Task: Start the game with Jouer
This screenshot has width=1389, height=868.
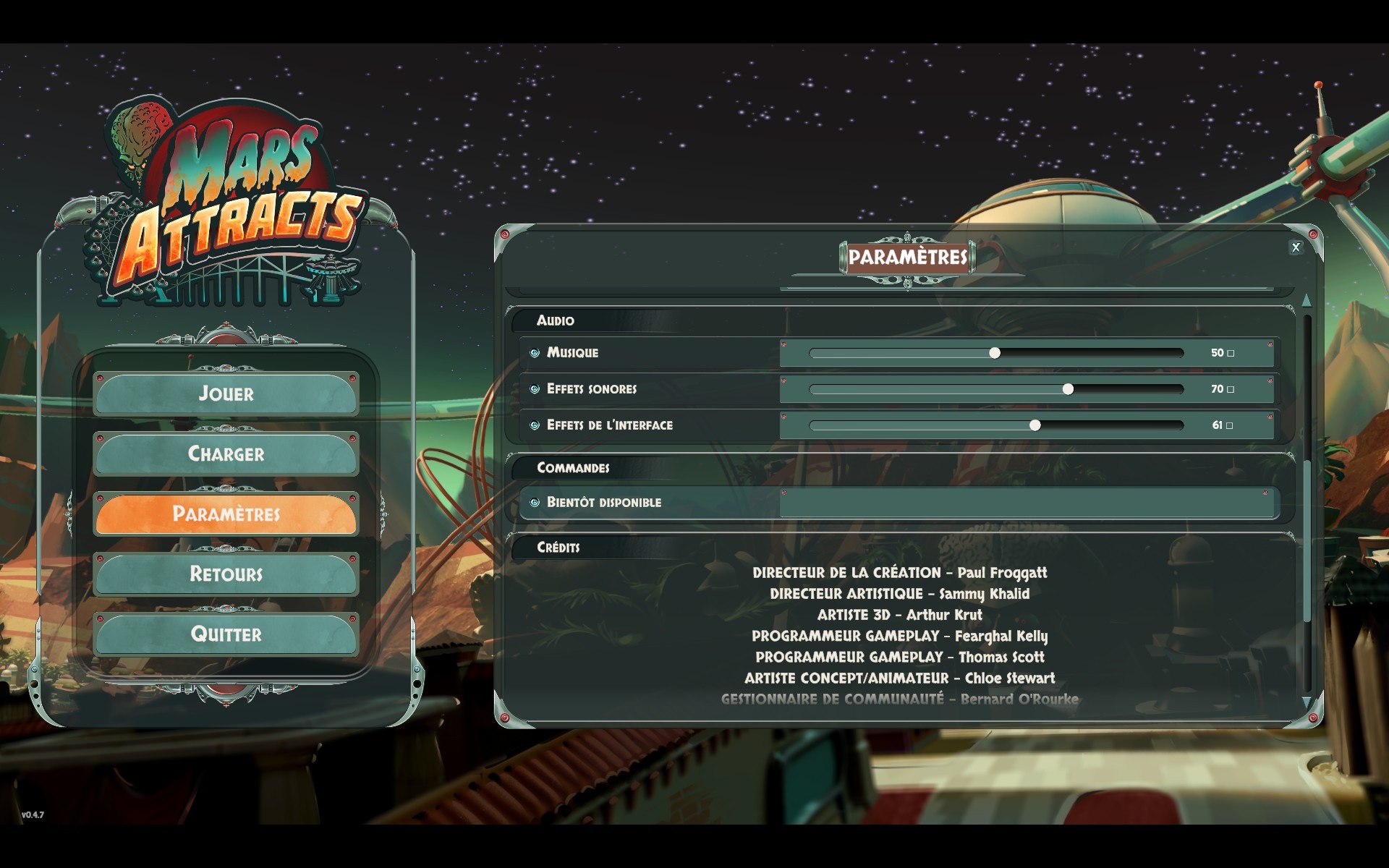Action: (x=226, y=393)
